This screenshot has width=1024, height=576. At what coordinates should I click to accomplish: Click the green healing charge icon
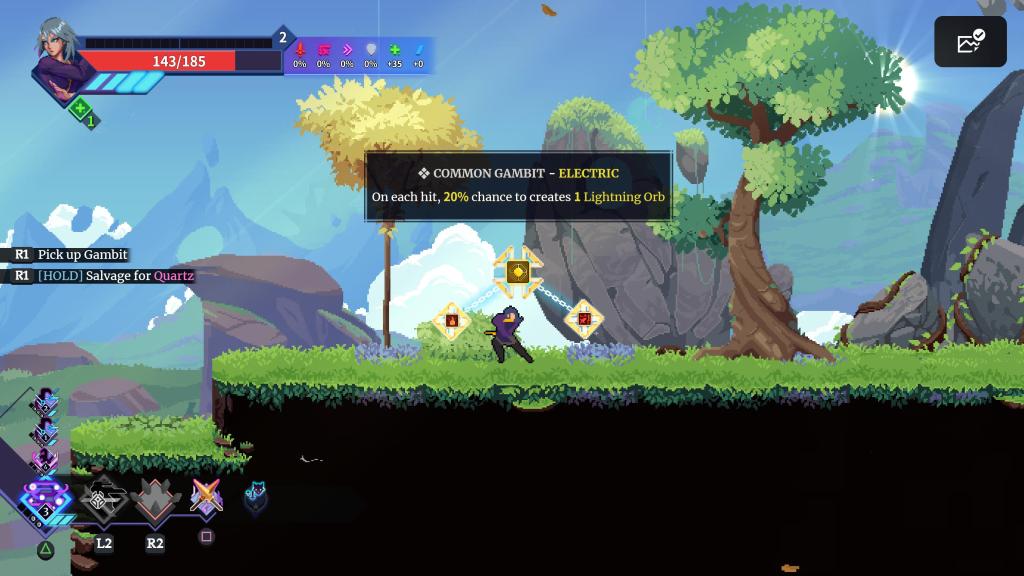81,110
